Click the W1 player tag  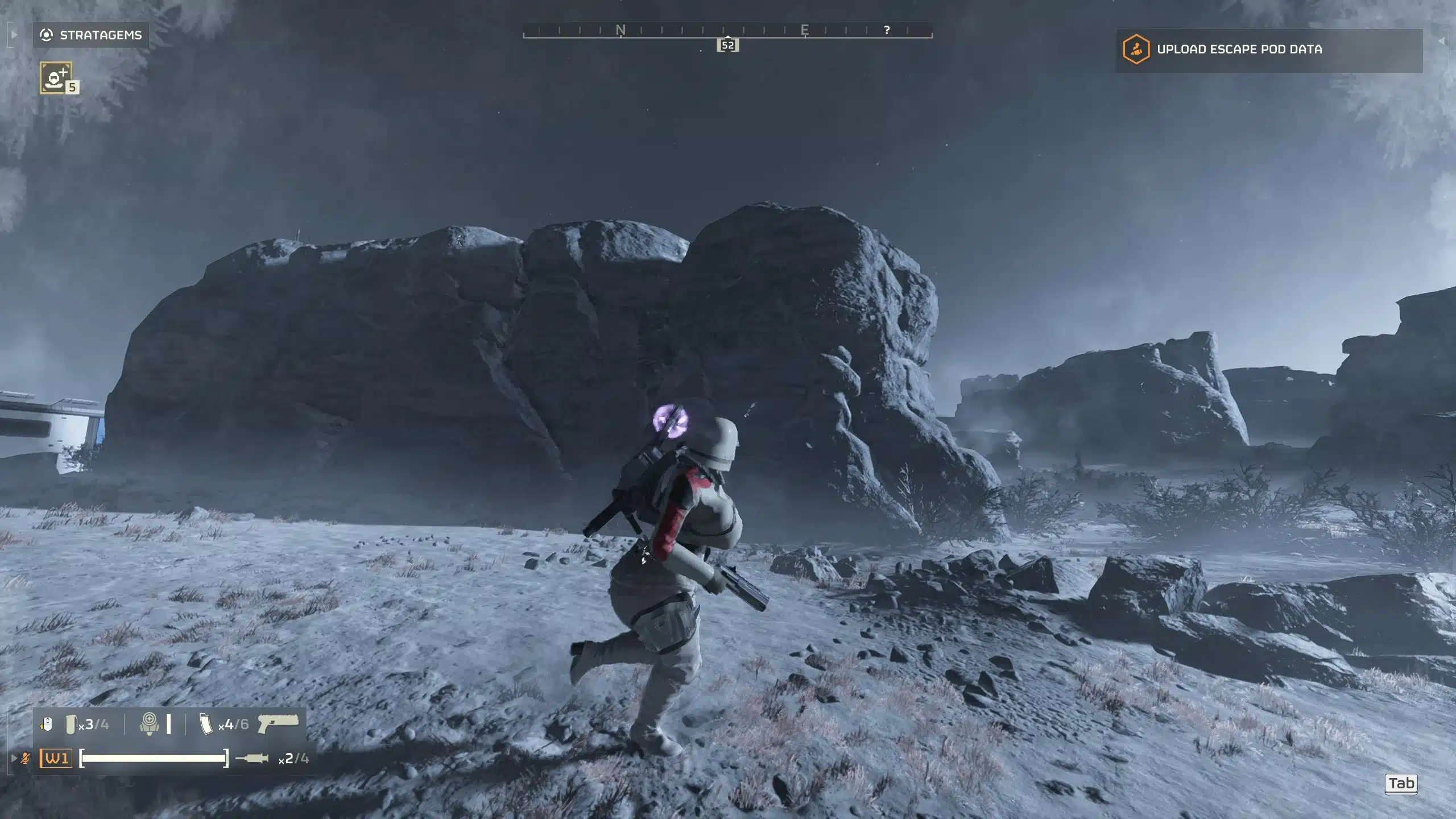point(56,758)
